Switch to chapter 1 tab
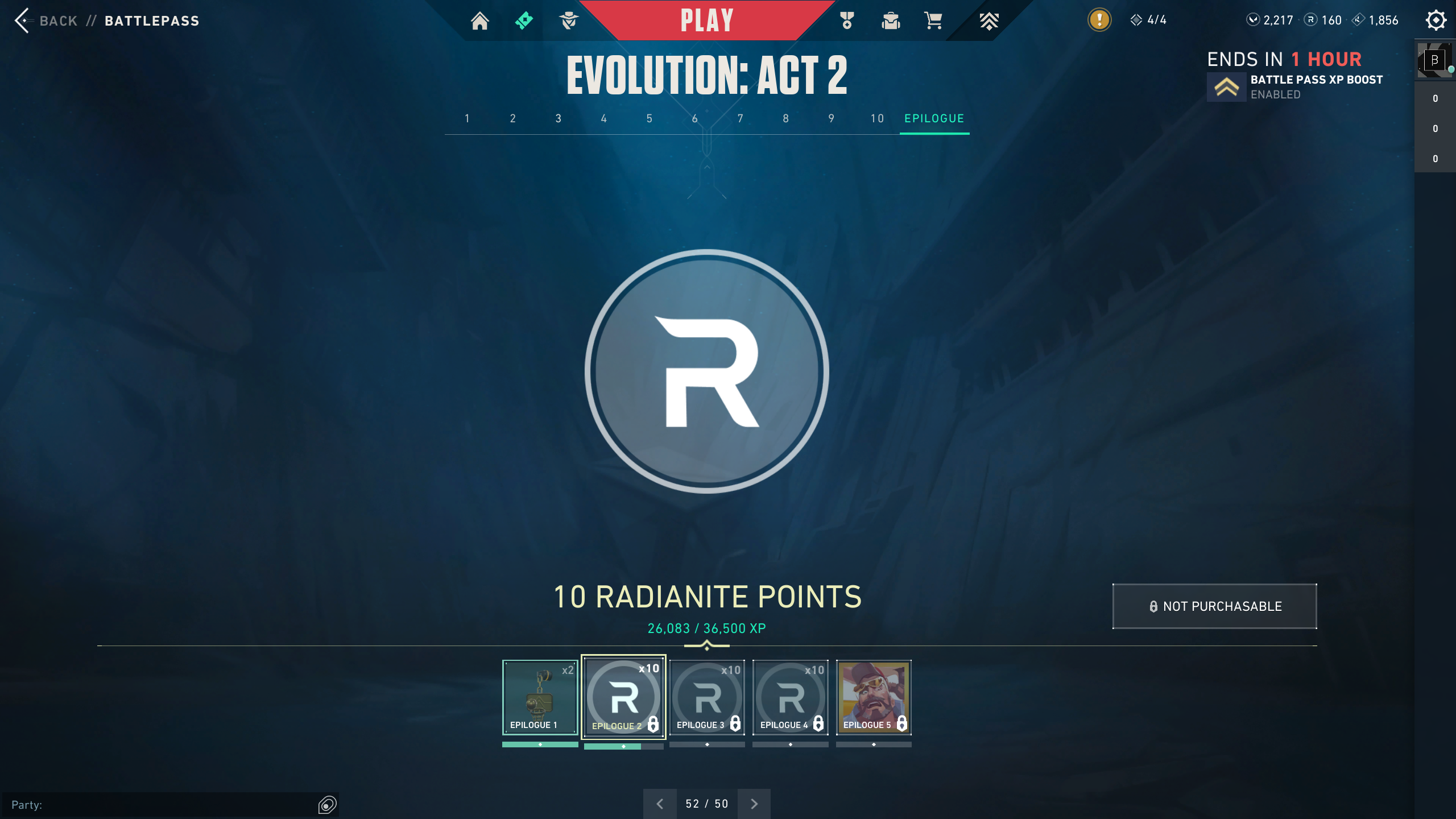Image resolution: width=1456 pixels, height=819 pixels. click(x=468, y=119)
